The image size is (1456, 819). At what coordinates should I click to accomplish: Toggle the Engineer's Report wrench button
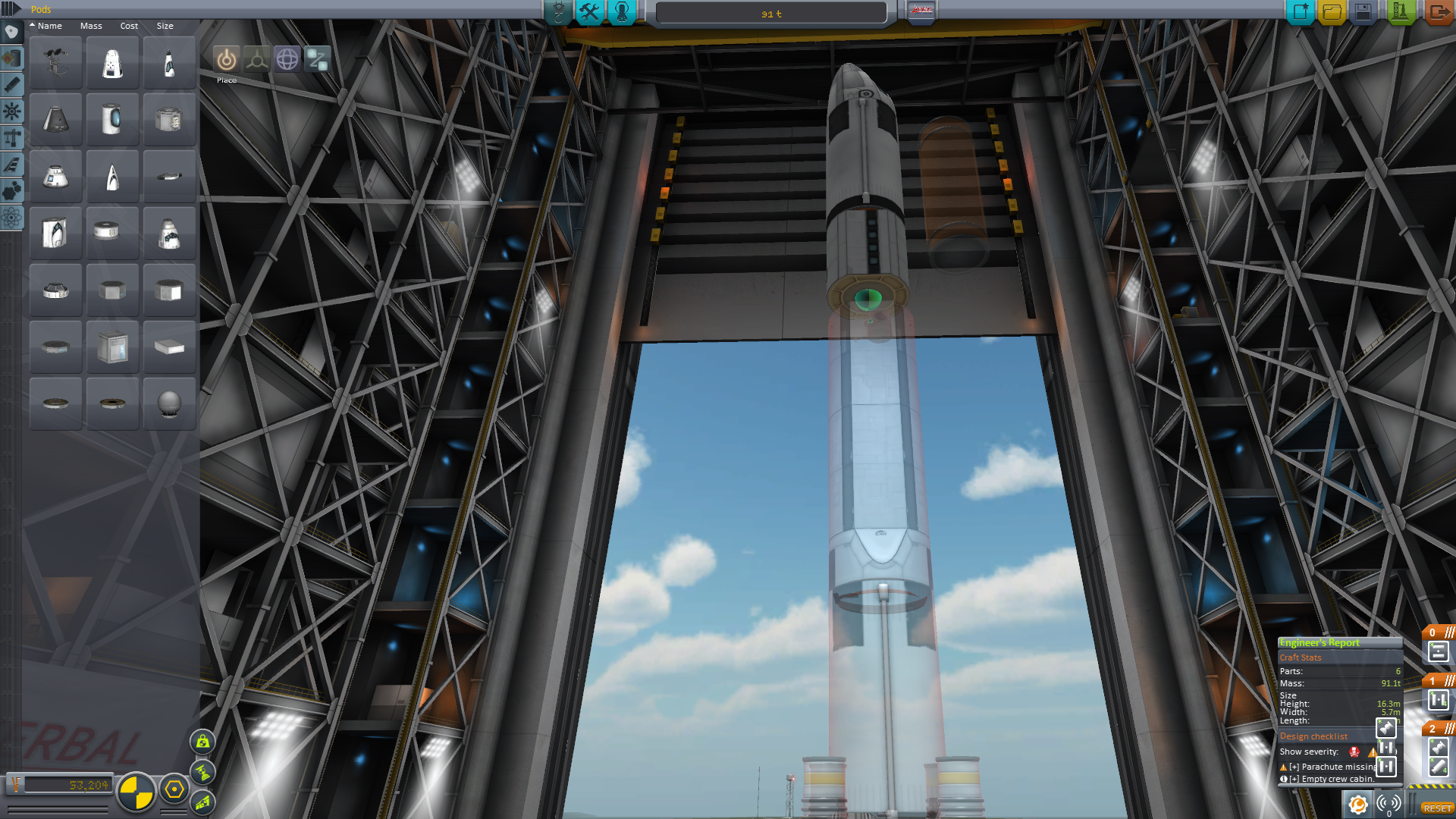[x=1357, y=804]
